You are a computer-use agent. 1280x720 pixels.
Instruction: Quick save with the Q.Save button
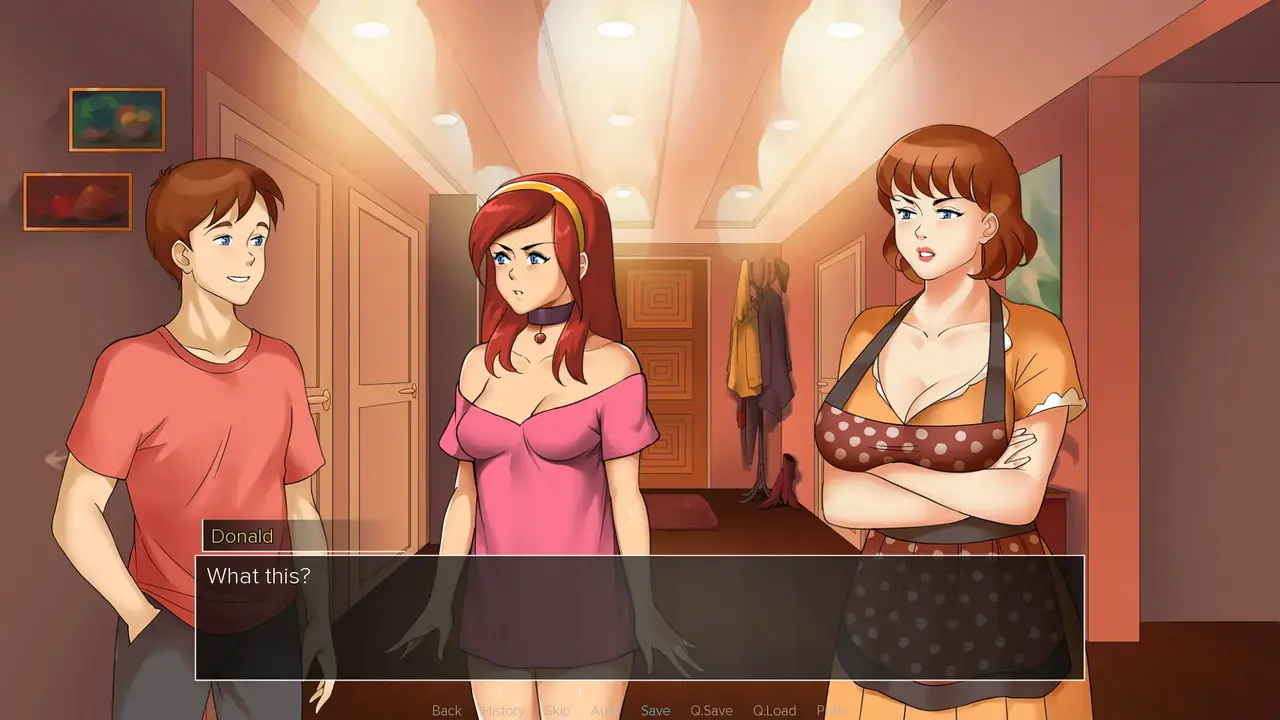tap(711, 710)
